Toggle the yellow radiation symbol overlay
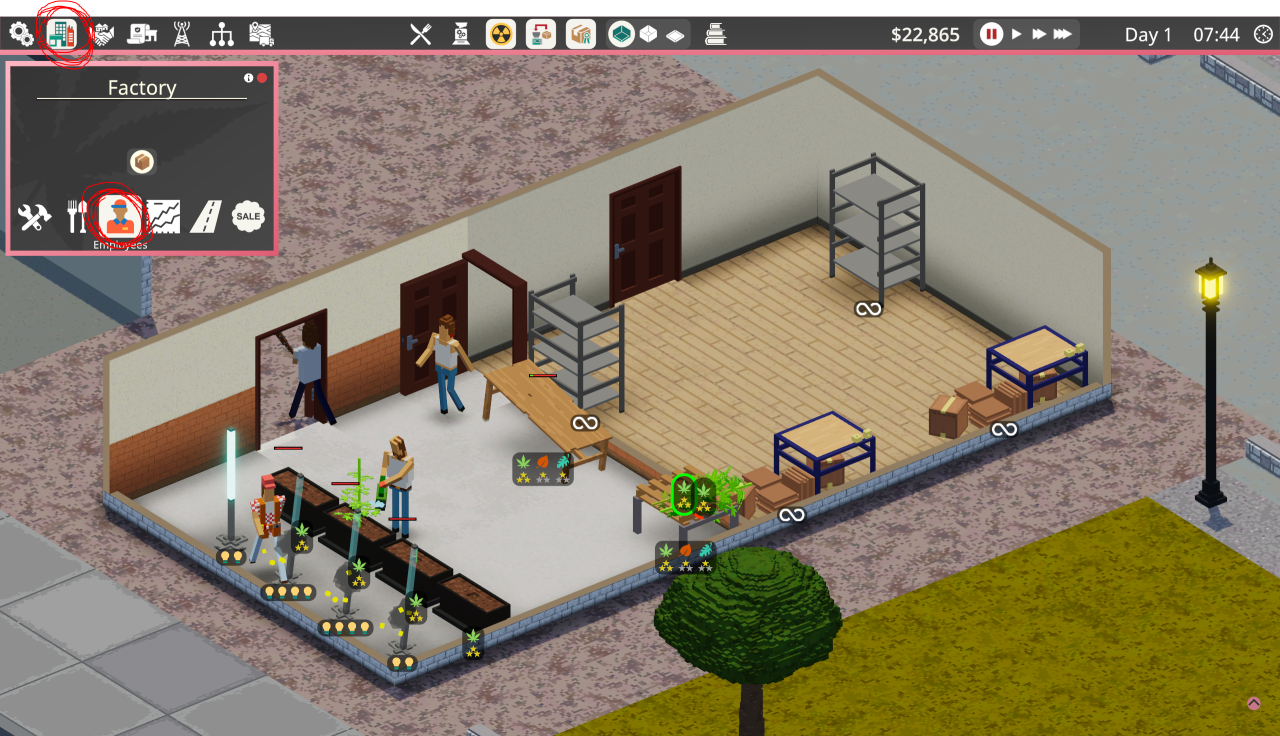1280x736 pixels. [501, 35]
